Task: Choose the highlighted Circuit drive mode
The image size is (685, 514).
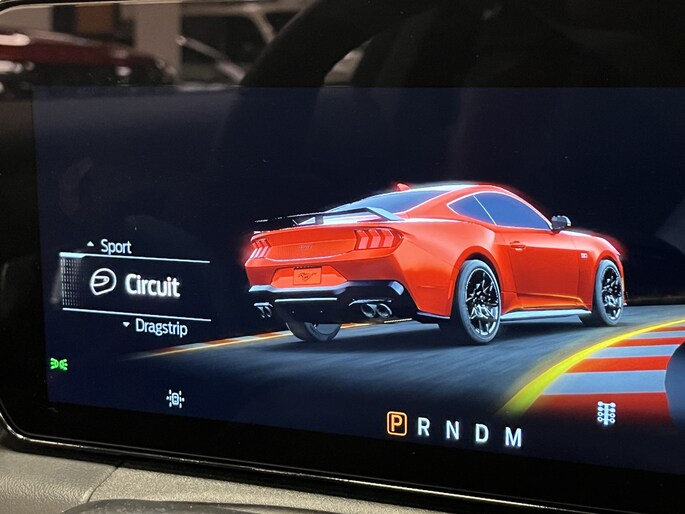Action: [151, 286]
